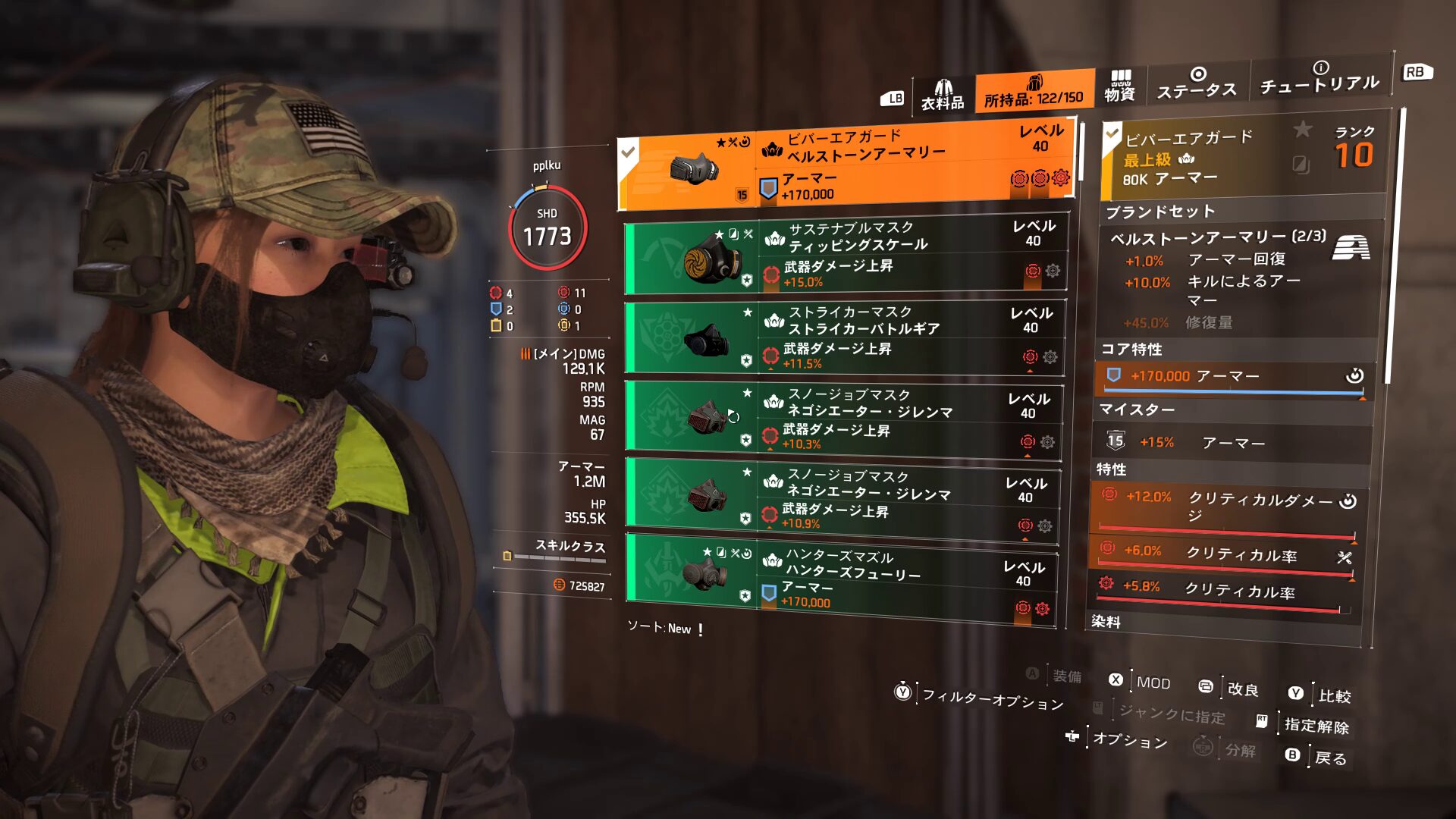Open the チュートリアル tutorial tab

(x=1319, y=78)
